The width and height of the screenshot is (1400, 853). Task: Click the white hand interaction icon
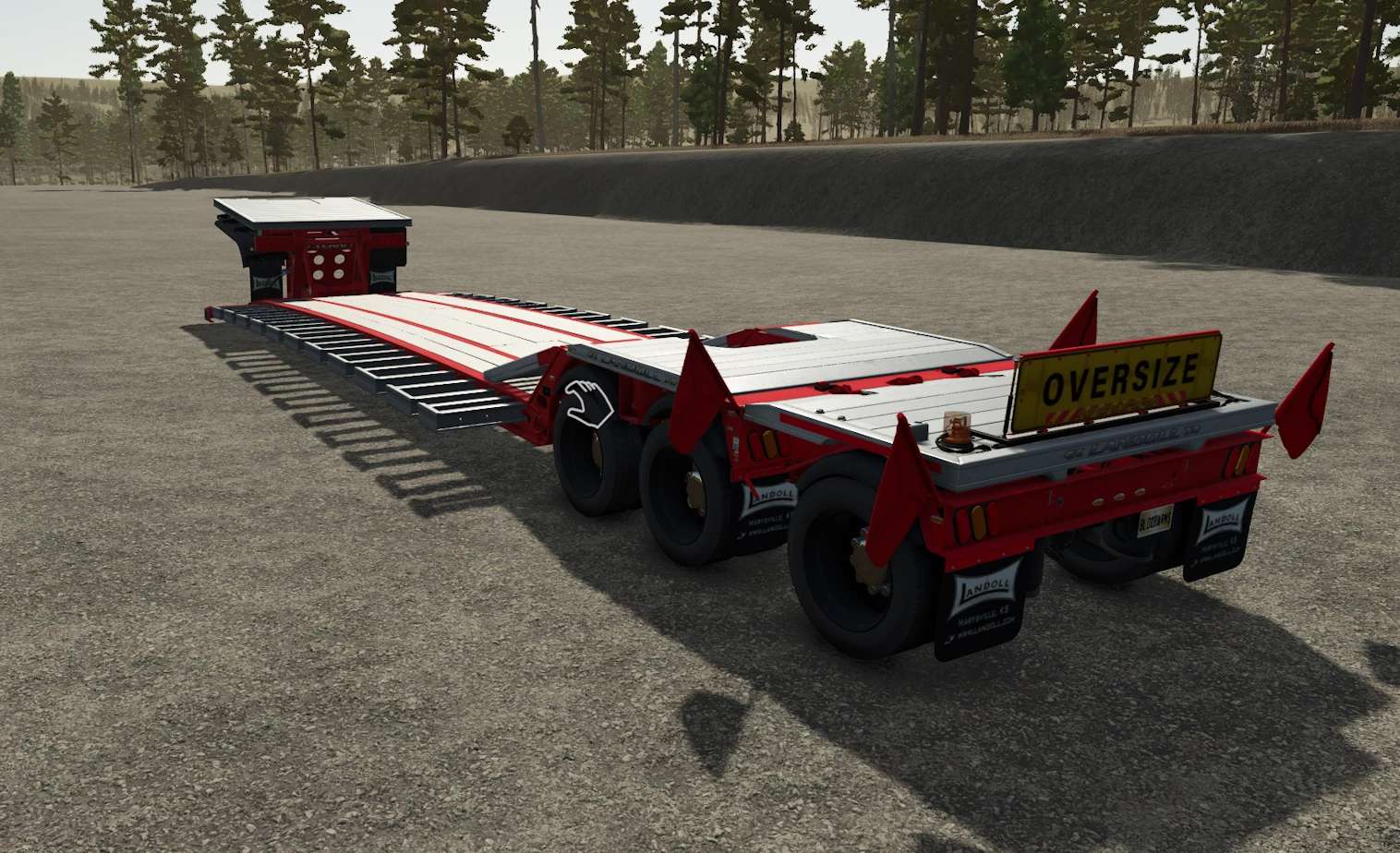click(588, 402)
